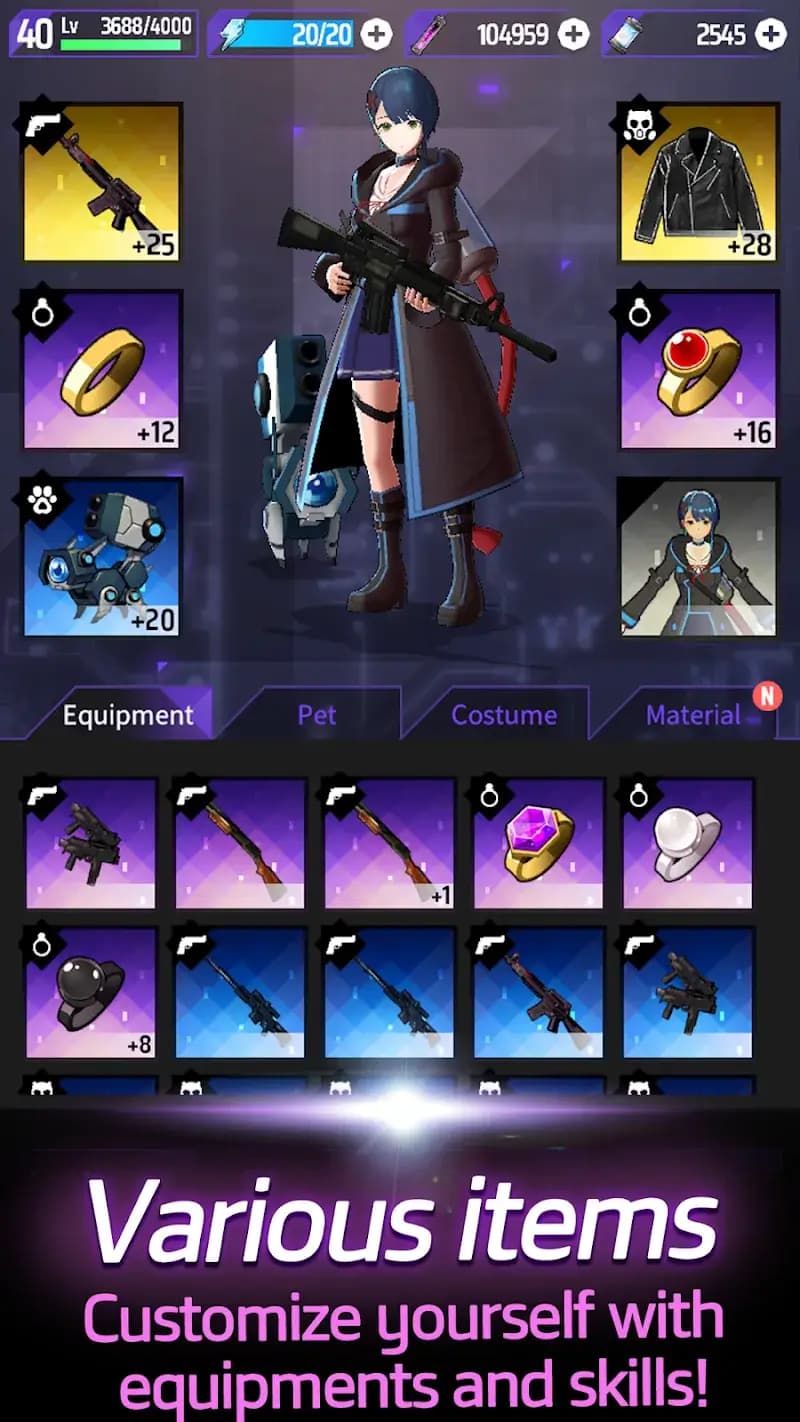Select the dual submachine guns on purple
Viewport: 800px width, 1422px height.
[x=91, y=843]
